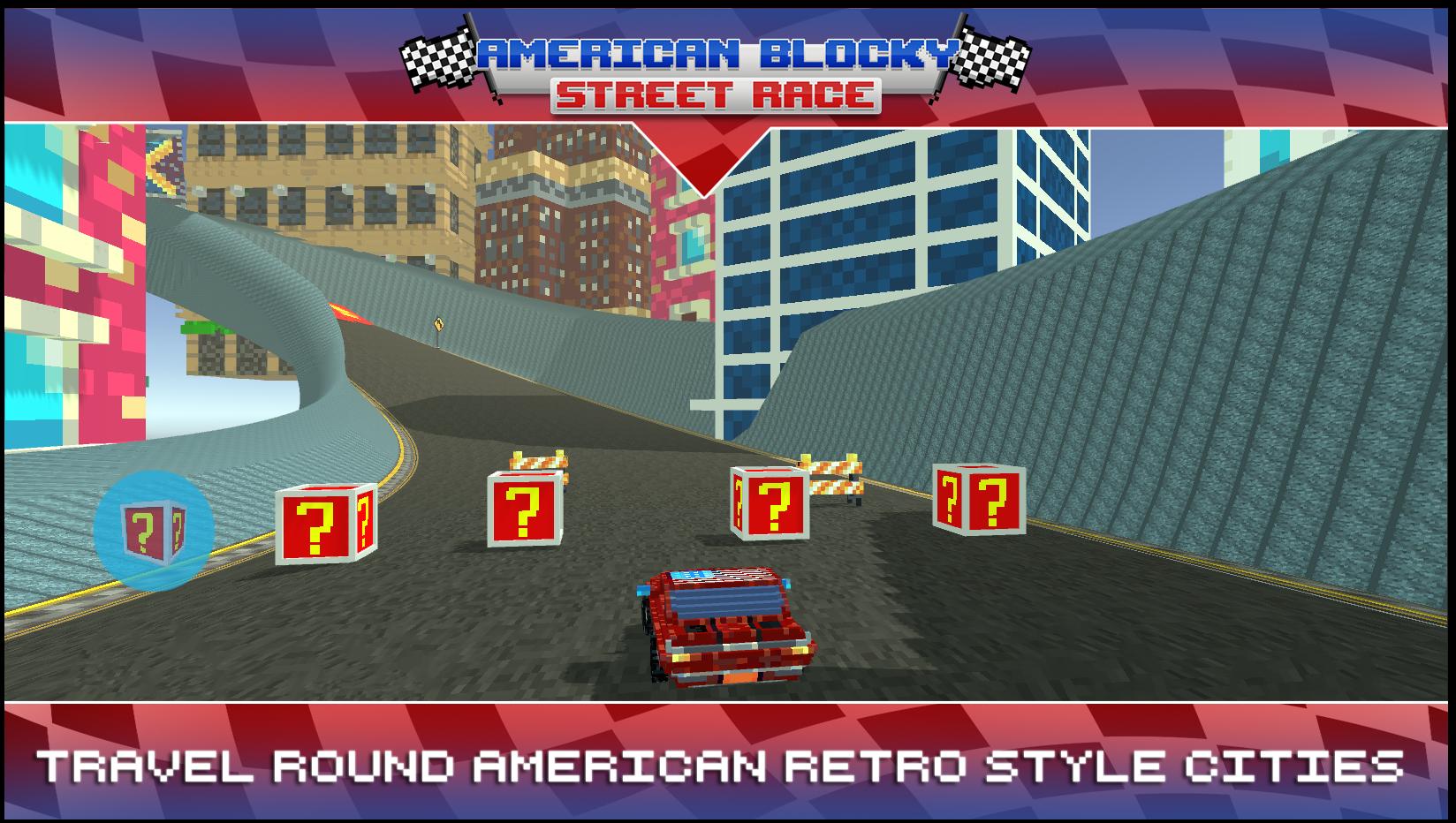Screen dimensions: 1456x823
Task: Tap the mystery box power-up button
Action: coord(154,531)
